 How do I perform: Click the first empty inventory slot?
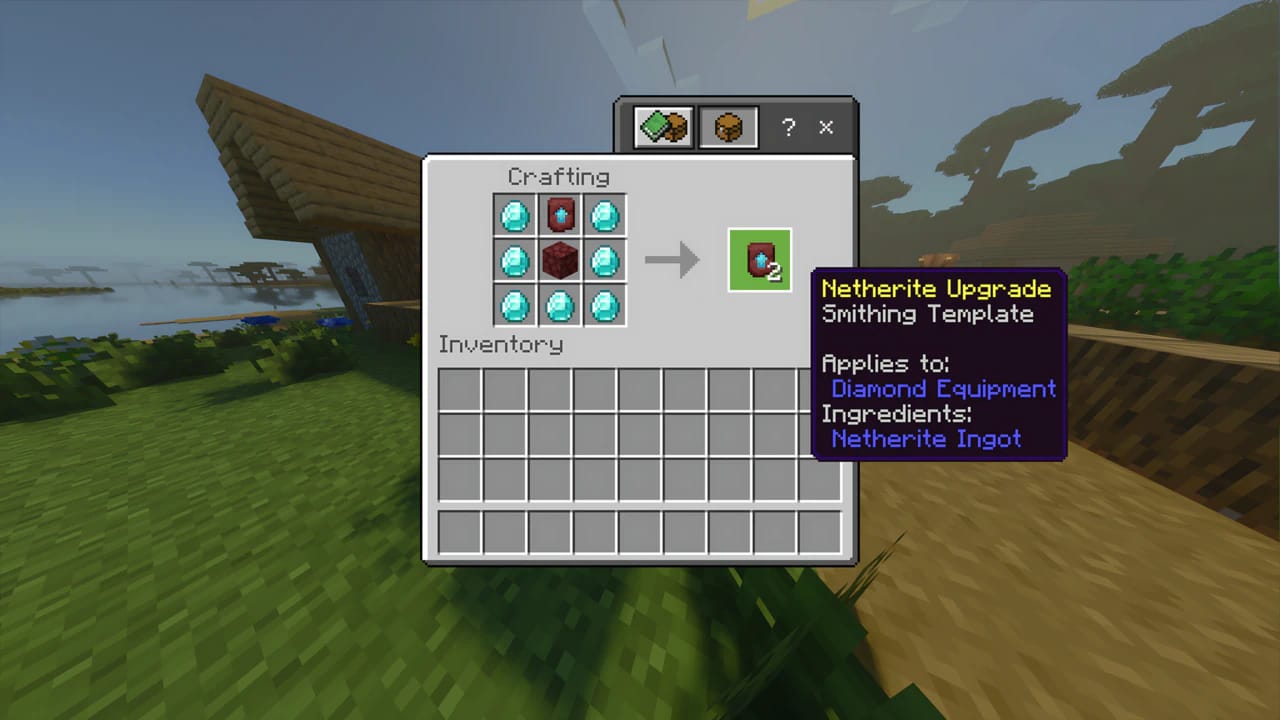click(462, 389)
